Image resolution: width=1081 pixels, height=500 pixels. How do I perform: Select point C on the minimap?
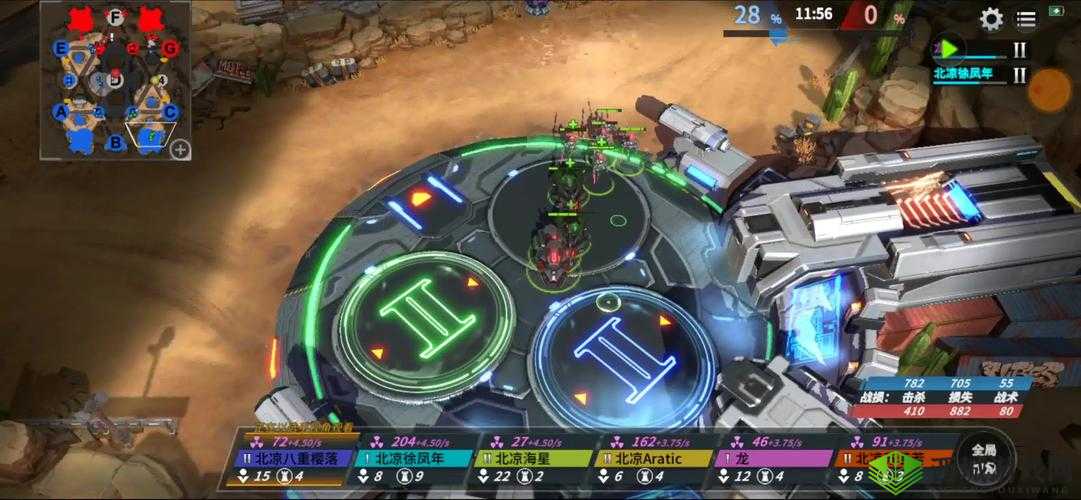click(x=170, y=112)
